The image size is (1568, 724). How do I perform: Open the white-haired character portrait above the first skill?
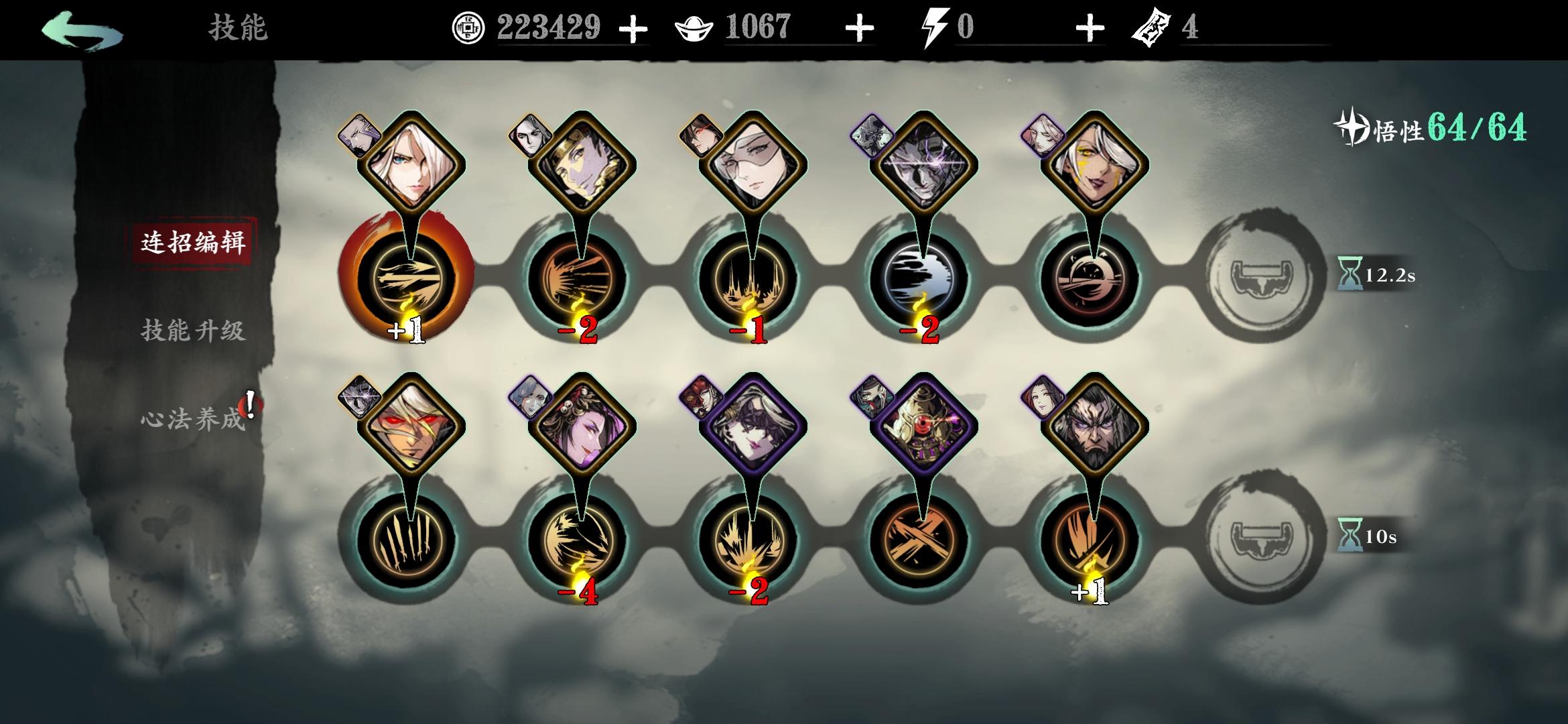(x=410, y=161)
